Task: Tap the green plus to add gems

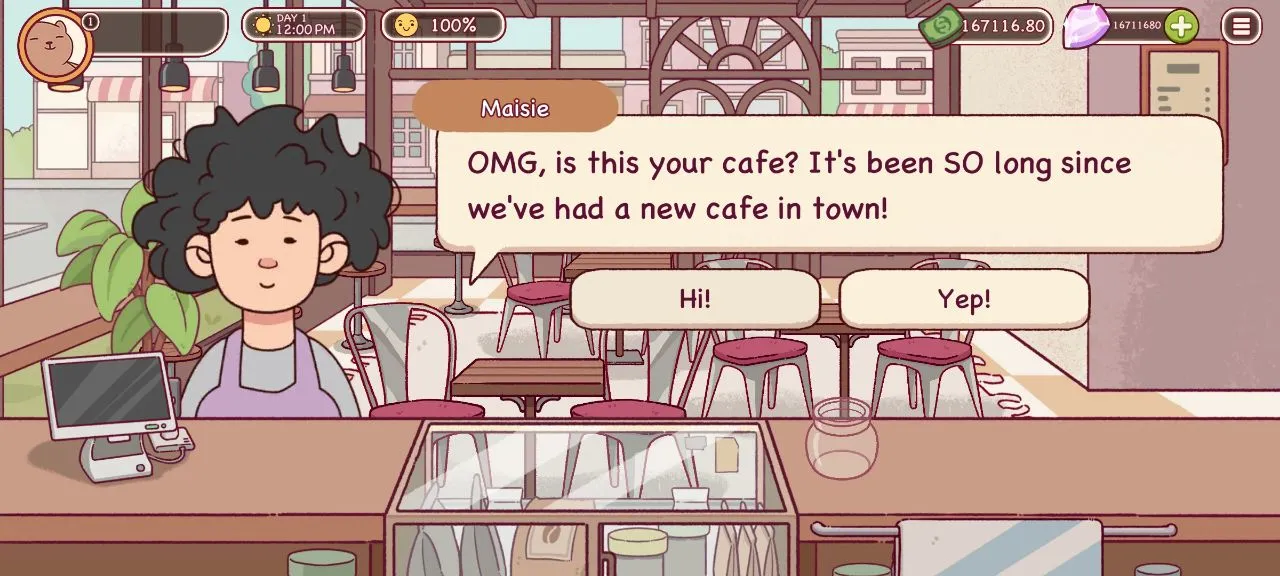Action: 1181,26
